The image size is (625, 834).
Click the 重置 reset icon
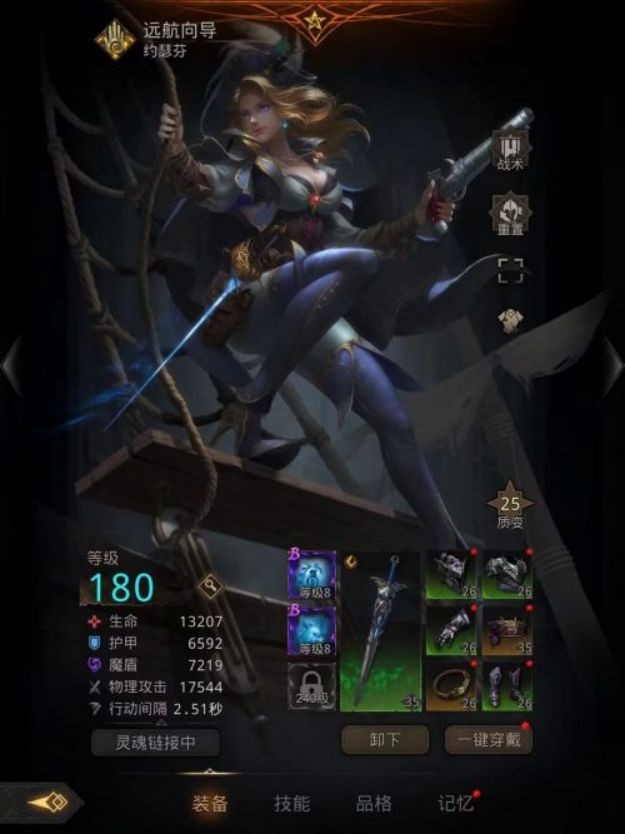click(509, 210)
